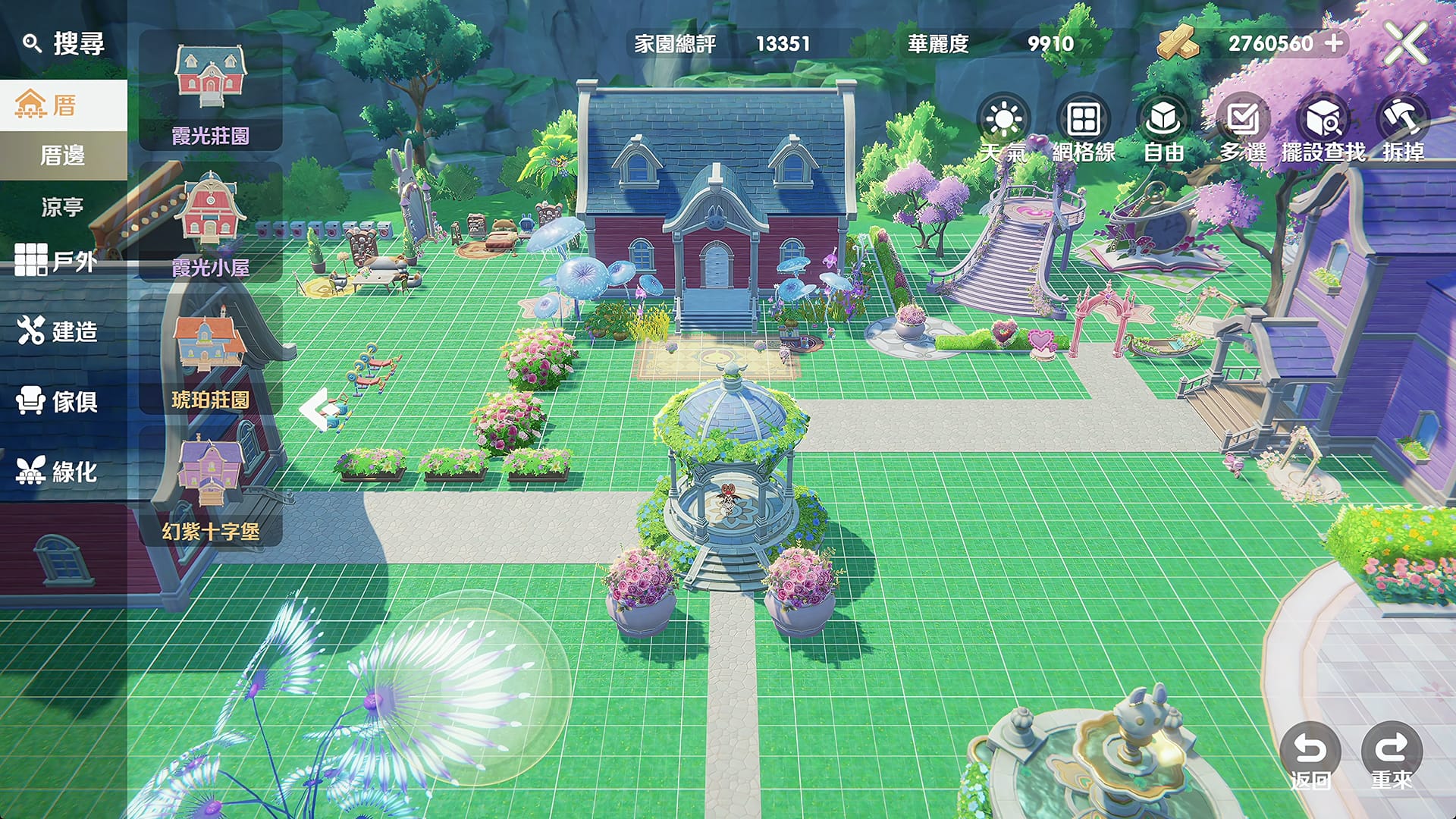Toggle 自由 free placement mode
This screenshot has height=819, width=1456.
(1163, 127)
